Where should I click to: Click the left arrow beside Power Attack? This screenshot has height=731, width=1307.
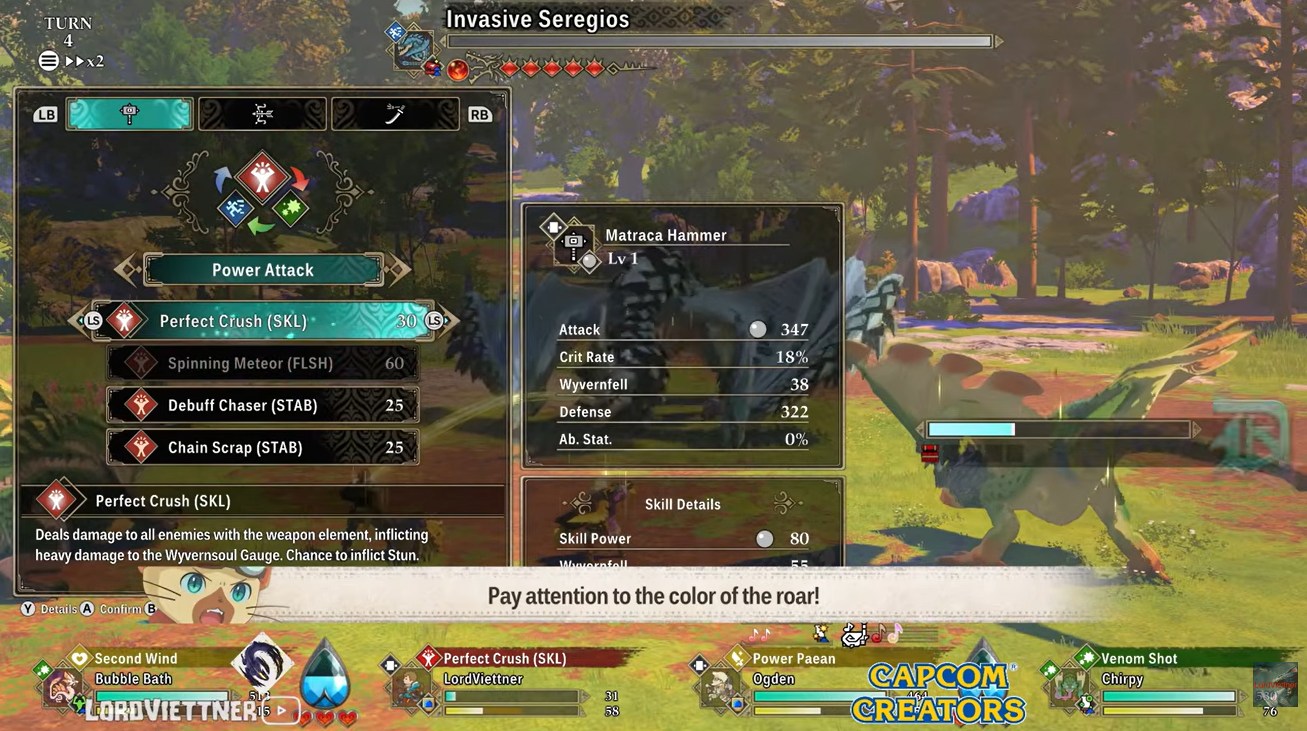pyautogui.click(x=127, y=269)
